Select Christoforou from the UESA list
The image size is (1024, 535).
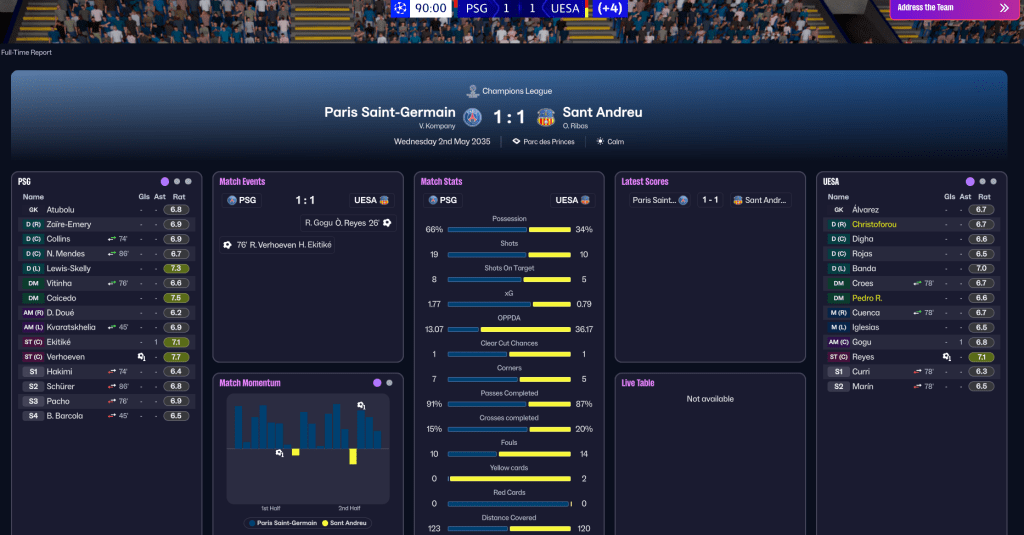[x=874, y=224]
